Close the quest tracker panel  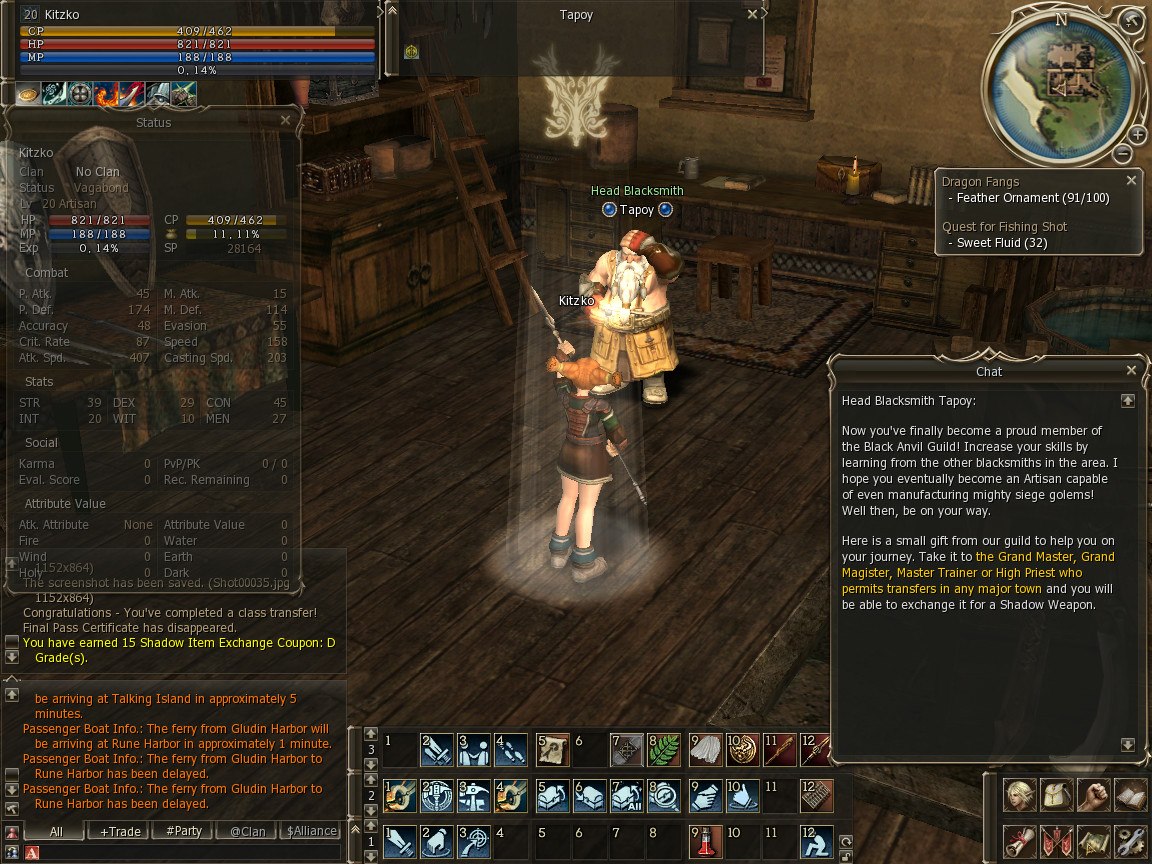point(1131,181)
